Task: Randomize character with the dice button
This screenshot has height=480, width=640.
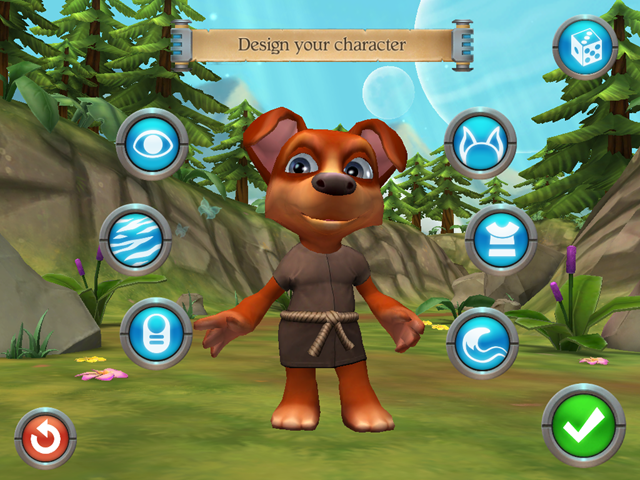Action: (x=585, y=47)
